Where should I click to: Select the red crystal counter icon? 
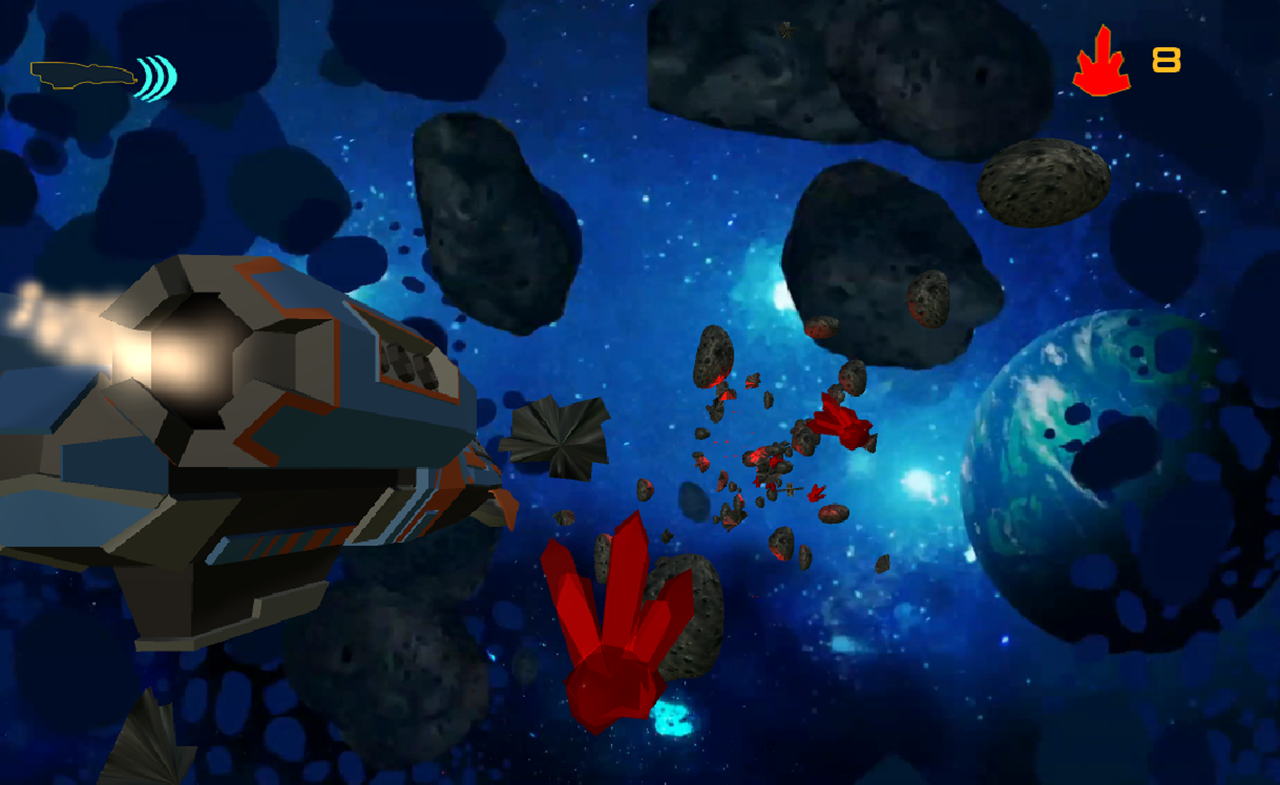[x=1101, y=62]
